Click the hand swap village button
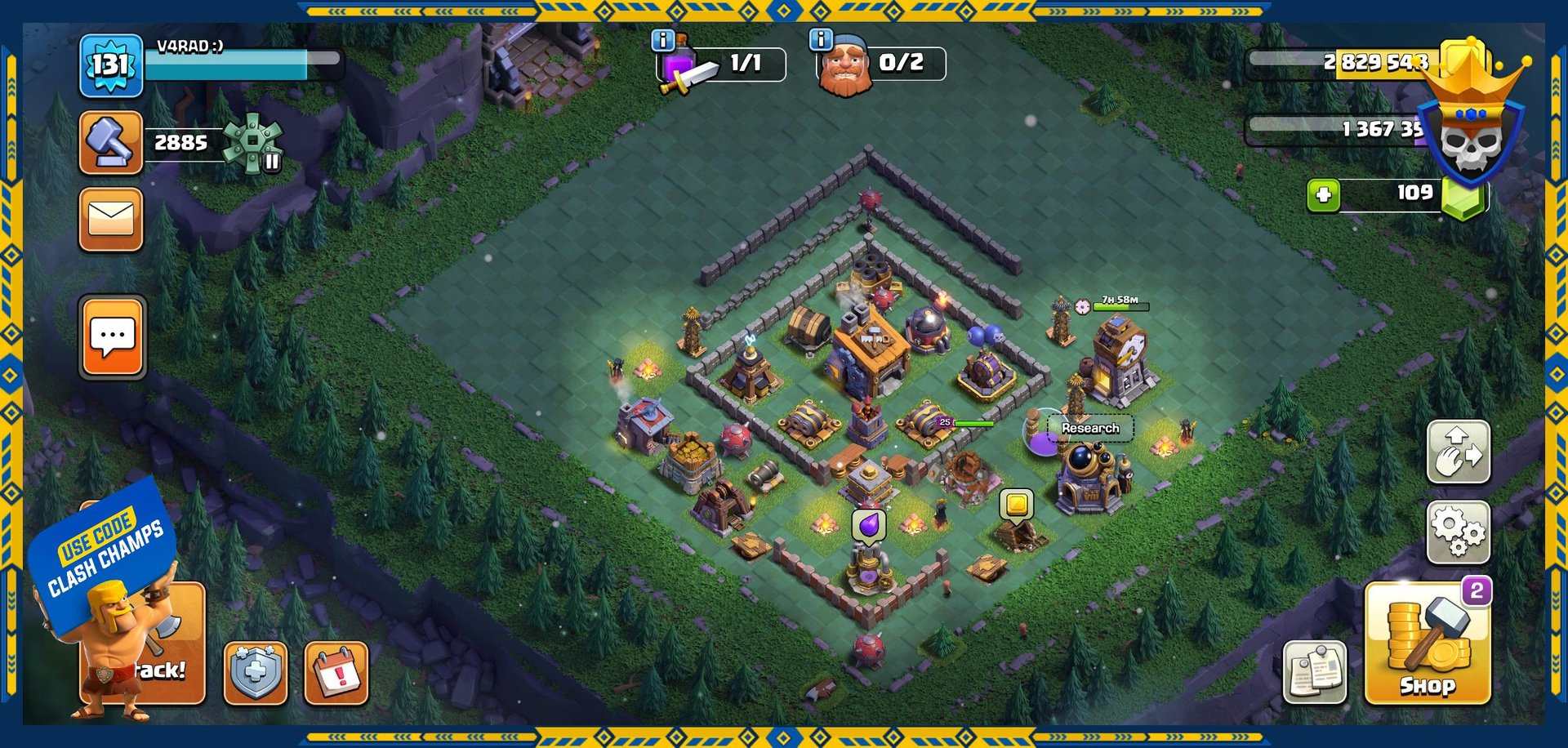Viewport: 1568px width, 748px height. [1458, 452]
